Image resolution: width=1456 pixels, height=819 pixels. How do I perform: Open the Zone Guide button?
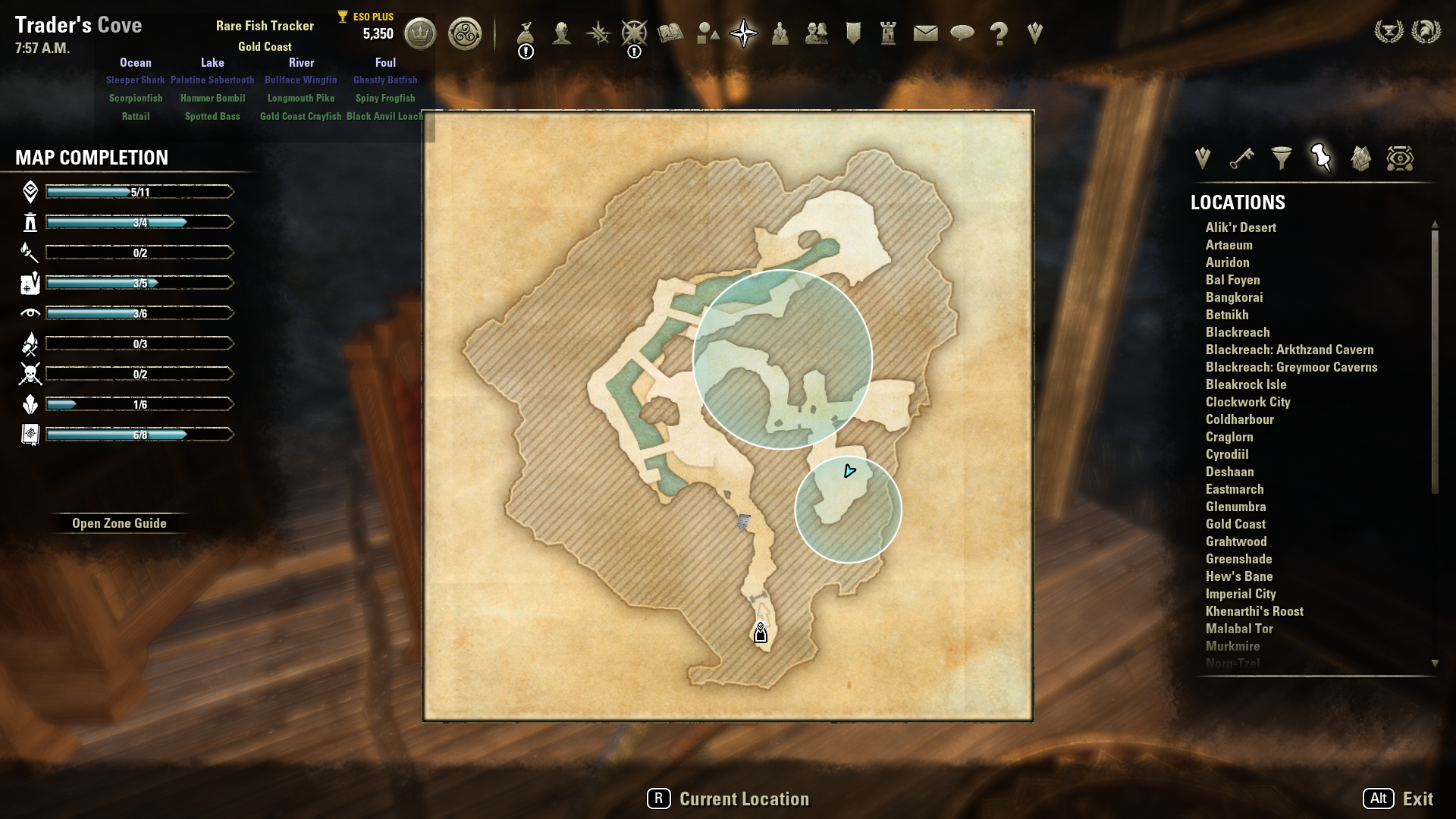[x=119, y=523]
